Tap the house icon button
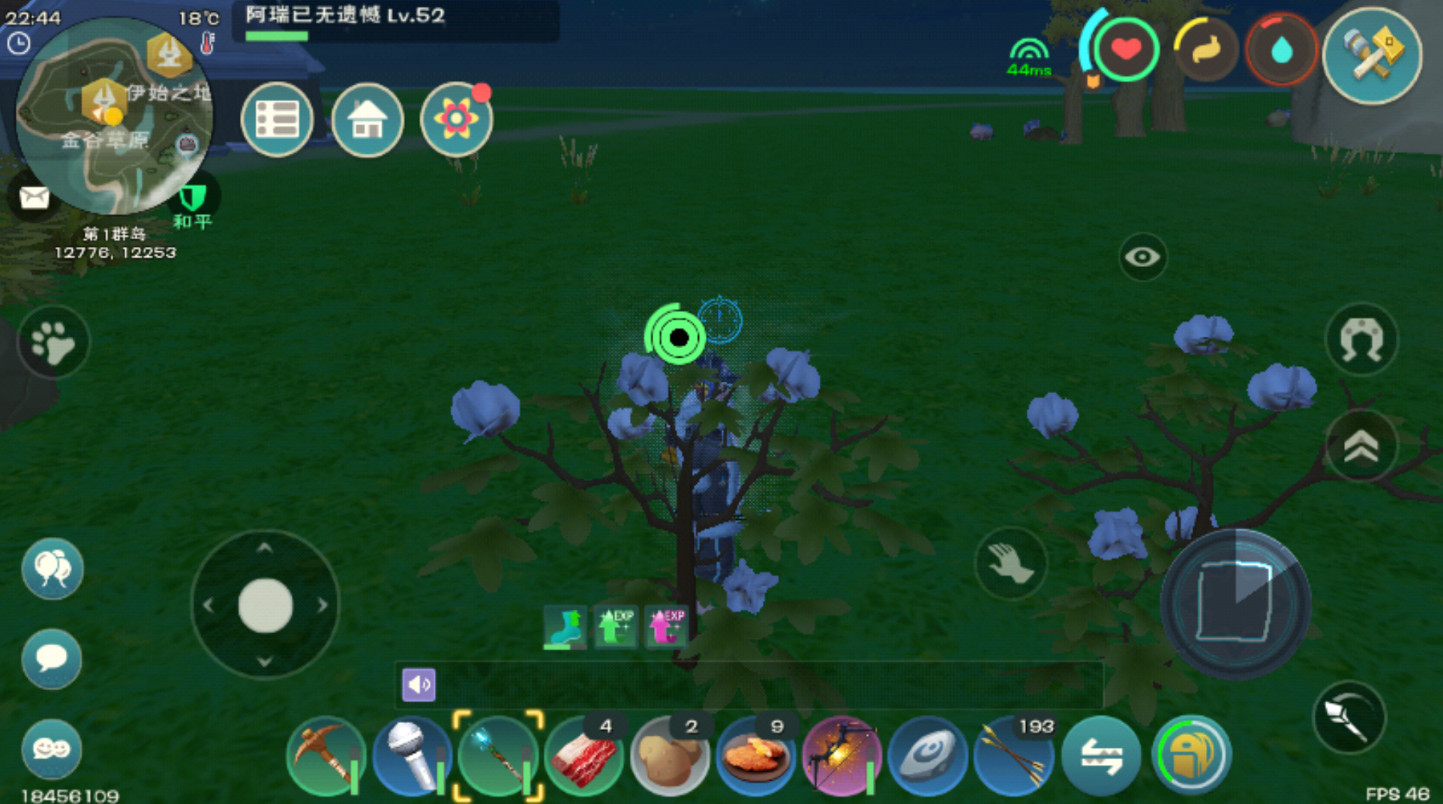 pyautogui.click(x=367, y=120)
